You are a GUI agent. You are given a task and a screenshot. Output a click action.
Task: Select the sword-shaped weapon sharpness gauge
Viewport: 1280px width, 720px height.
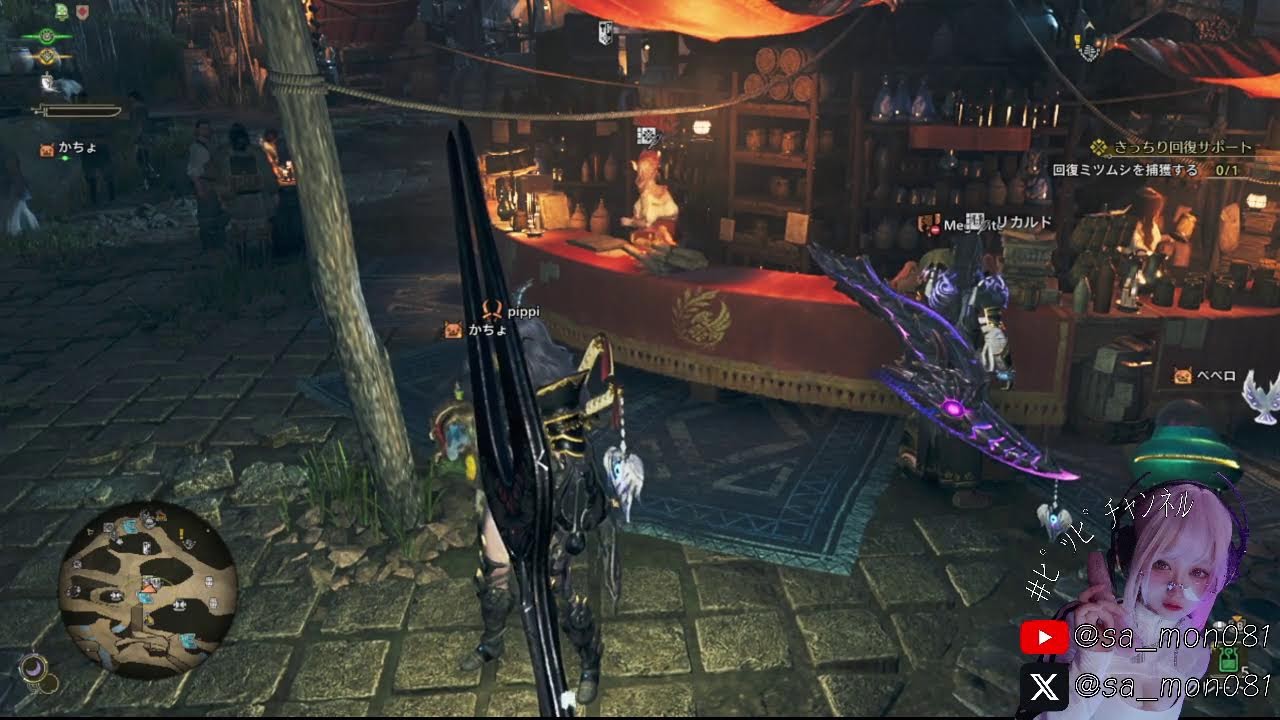77,110
